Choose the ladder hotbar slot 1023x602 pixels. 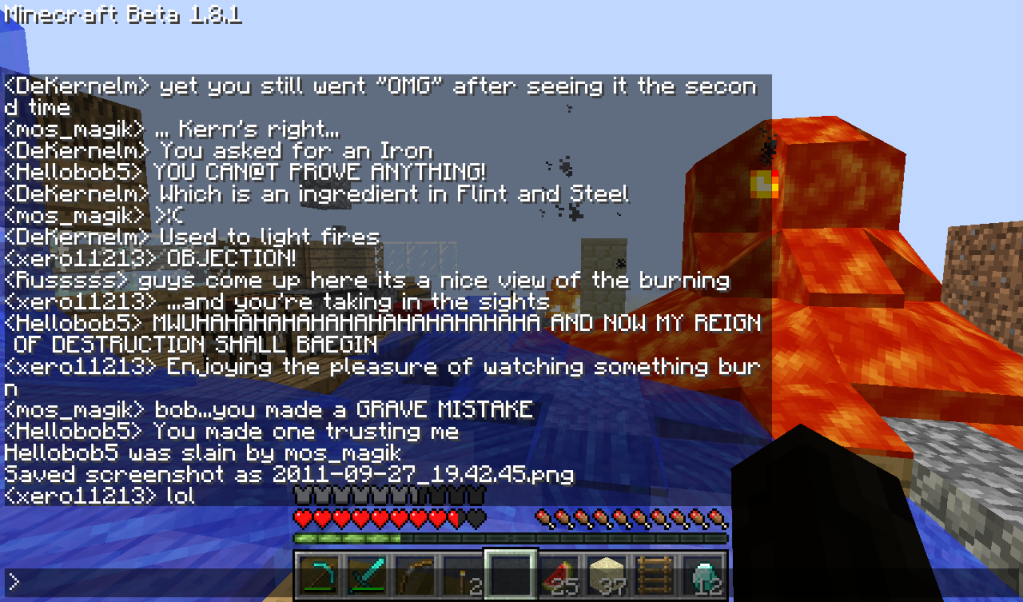652,575
